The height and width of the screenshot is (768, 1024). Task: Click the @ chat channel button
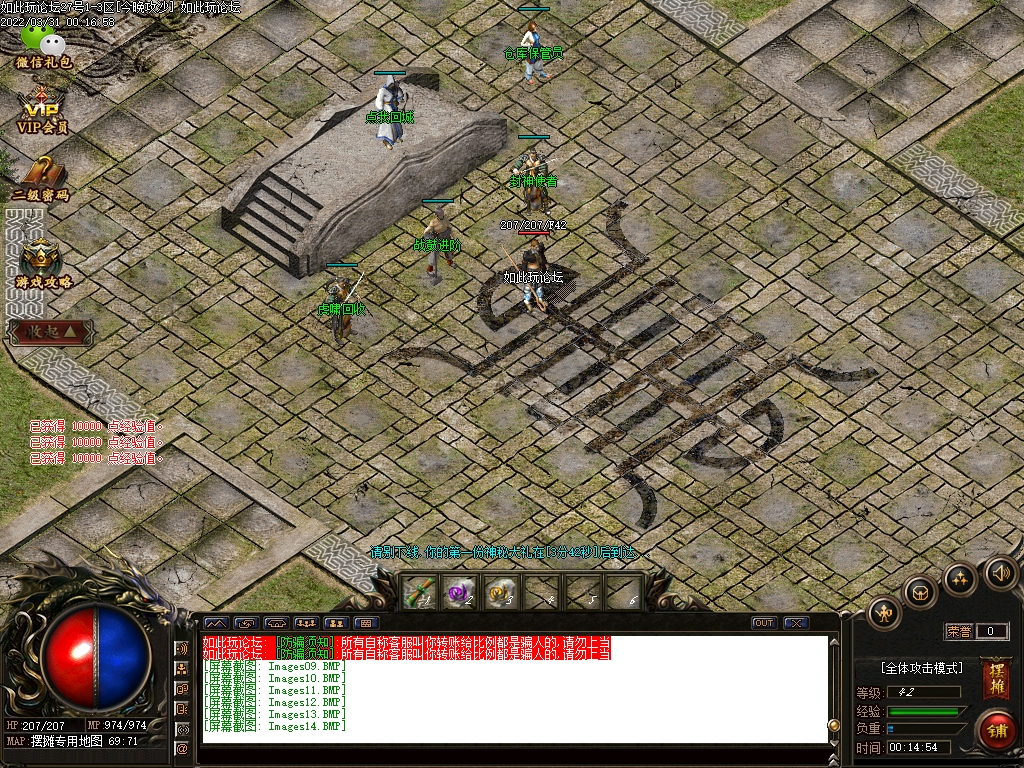(182, 749)
